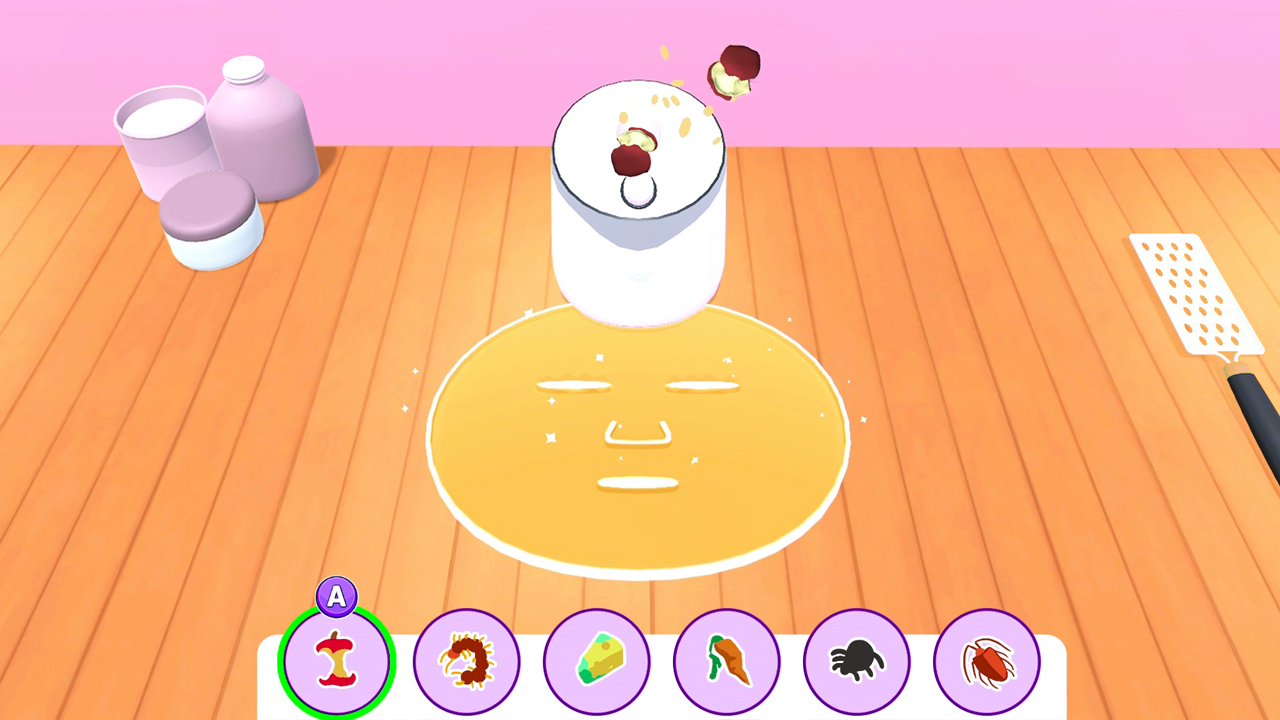Click the lidded cream jar
Image resolution: width=1280 pixels, height=720 pixels.
pyautogui.click(x=210, y=220)
